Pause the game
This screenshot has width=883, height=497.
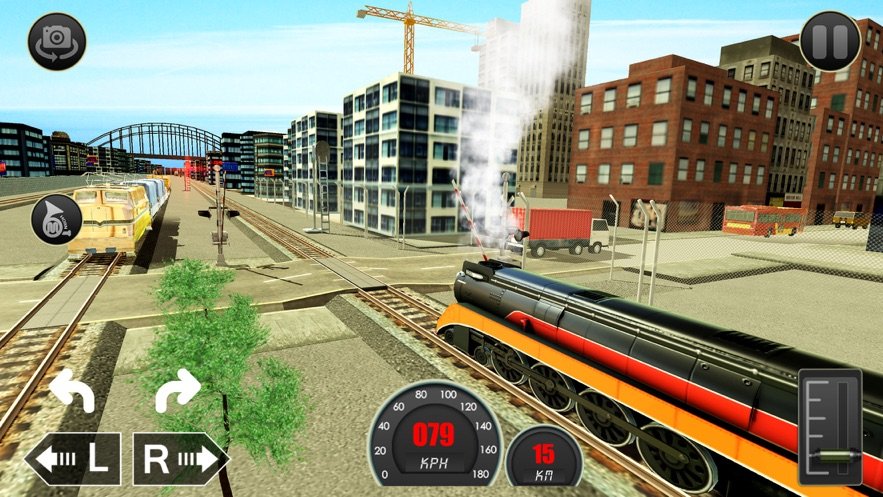[x=830, y=41]
